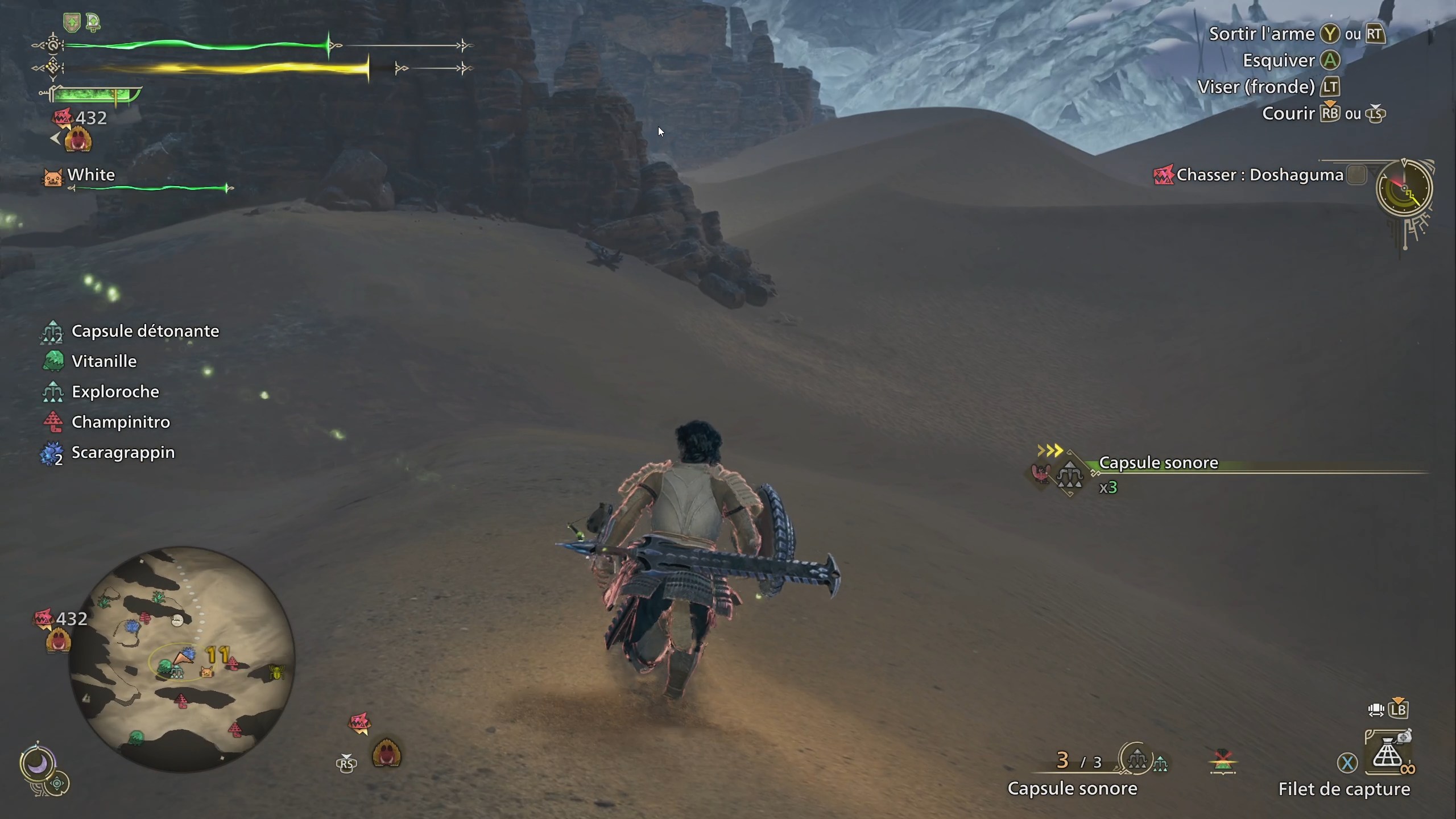Click the Capsule sonore label at the bottom
The height and width of the screenshot is (819, 1456).
pos(1073,789)
